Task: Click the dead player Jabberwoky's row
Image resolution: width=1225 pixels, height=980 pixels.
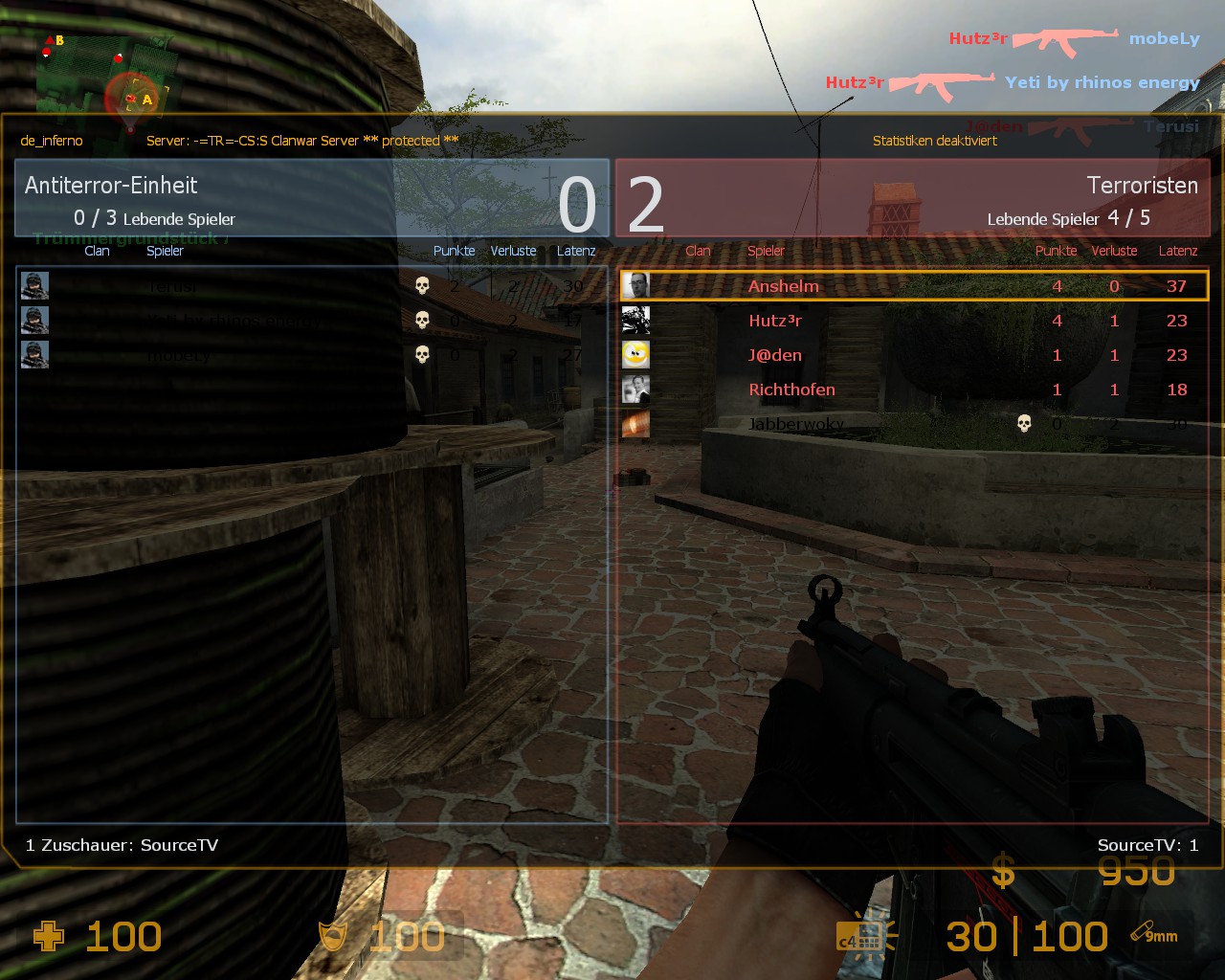Action: [x=914, y=424]
